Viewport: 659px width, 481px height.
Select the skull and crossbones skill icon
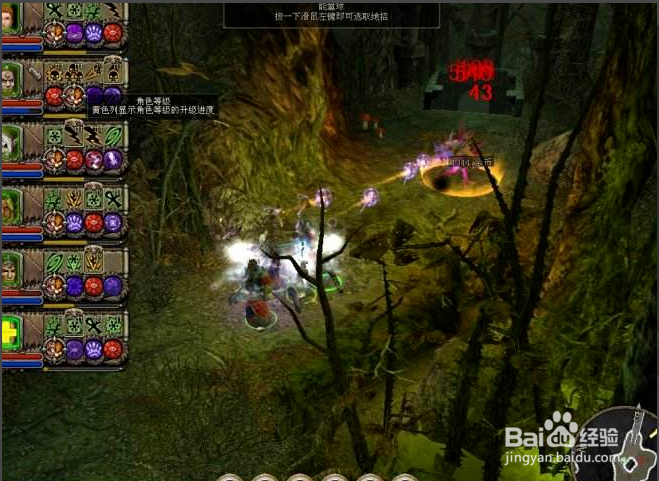pyautogui.click(x=53, y=71)
